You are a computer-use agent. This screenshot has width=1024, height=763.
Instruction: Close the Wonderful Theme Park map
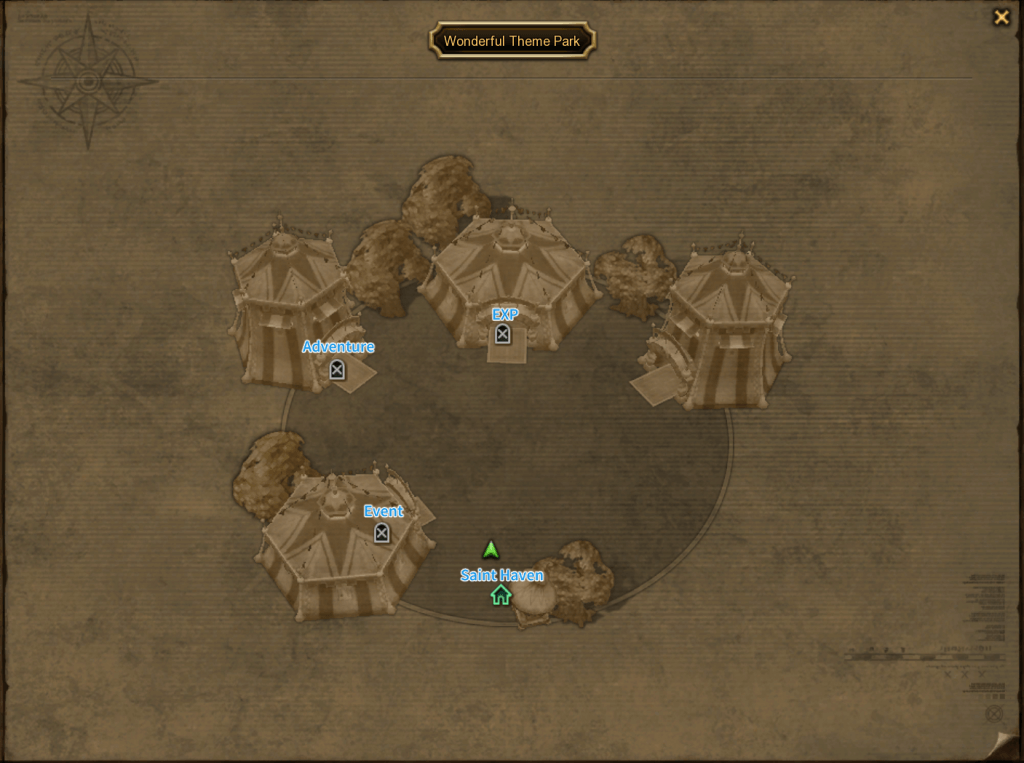click(1001, 17)
